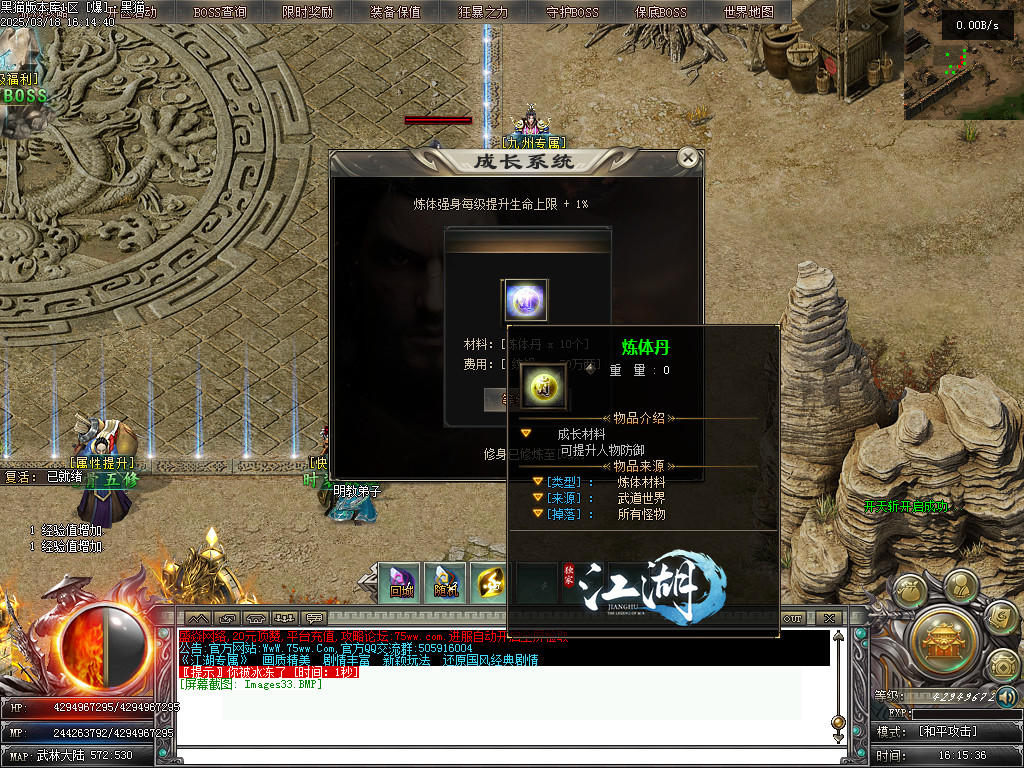Close the 成长系统 growth window
This screenshot has height=768, width=1024.
tap(687, 158)
